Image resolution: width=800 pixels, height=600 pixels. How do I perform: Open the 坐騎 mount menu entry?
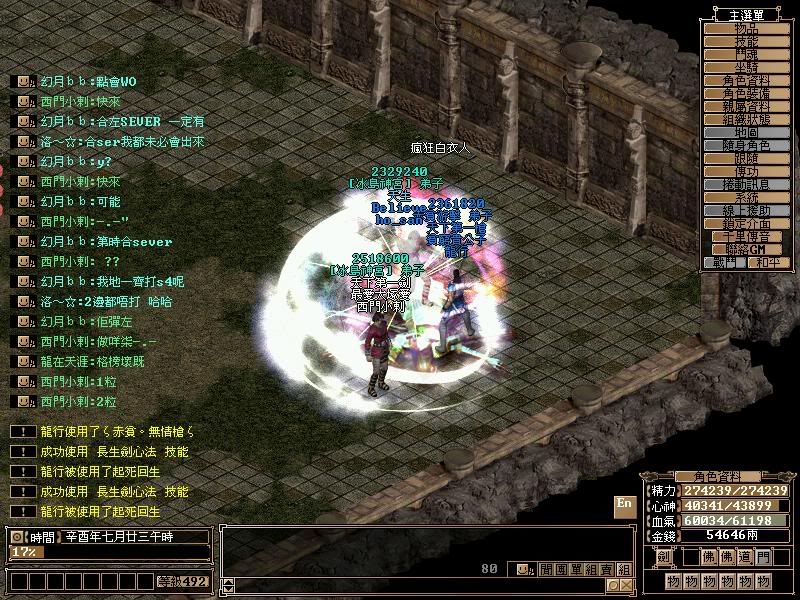click(x=746, y=67)
